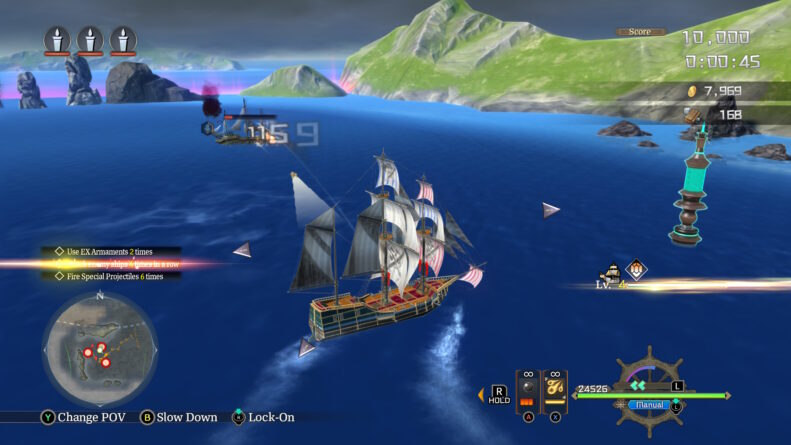Select the Fire Special Projectiles objective
The height and width of the screenshot is (445, 791).
(112, 276)
